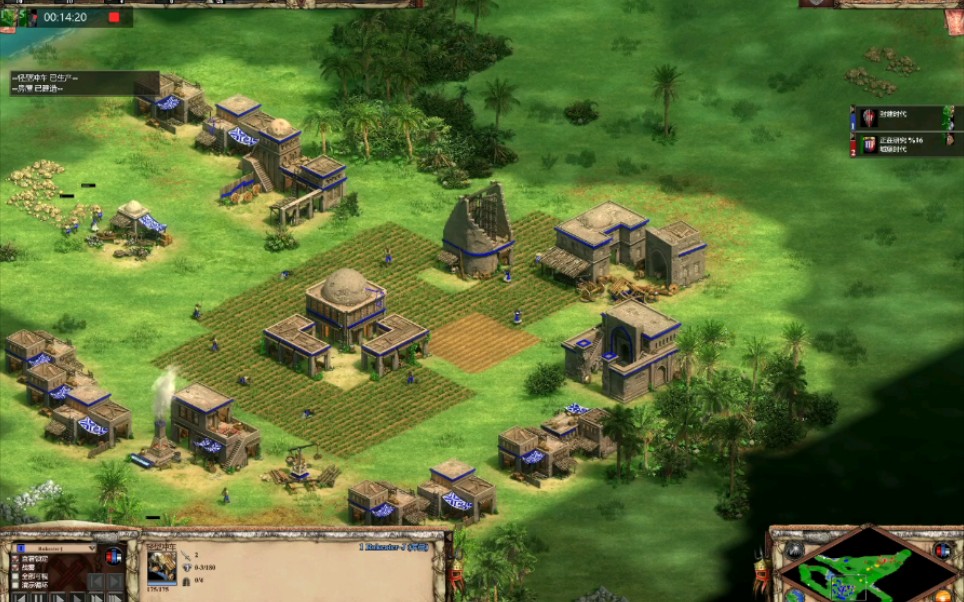The height and width of the screenshot is (602, 964).
Task: Click the grey signal button at minimap's top-left
Action: 795,549
